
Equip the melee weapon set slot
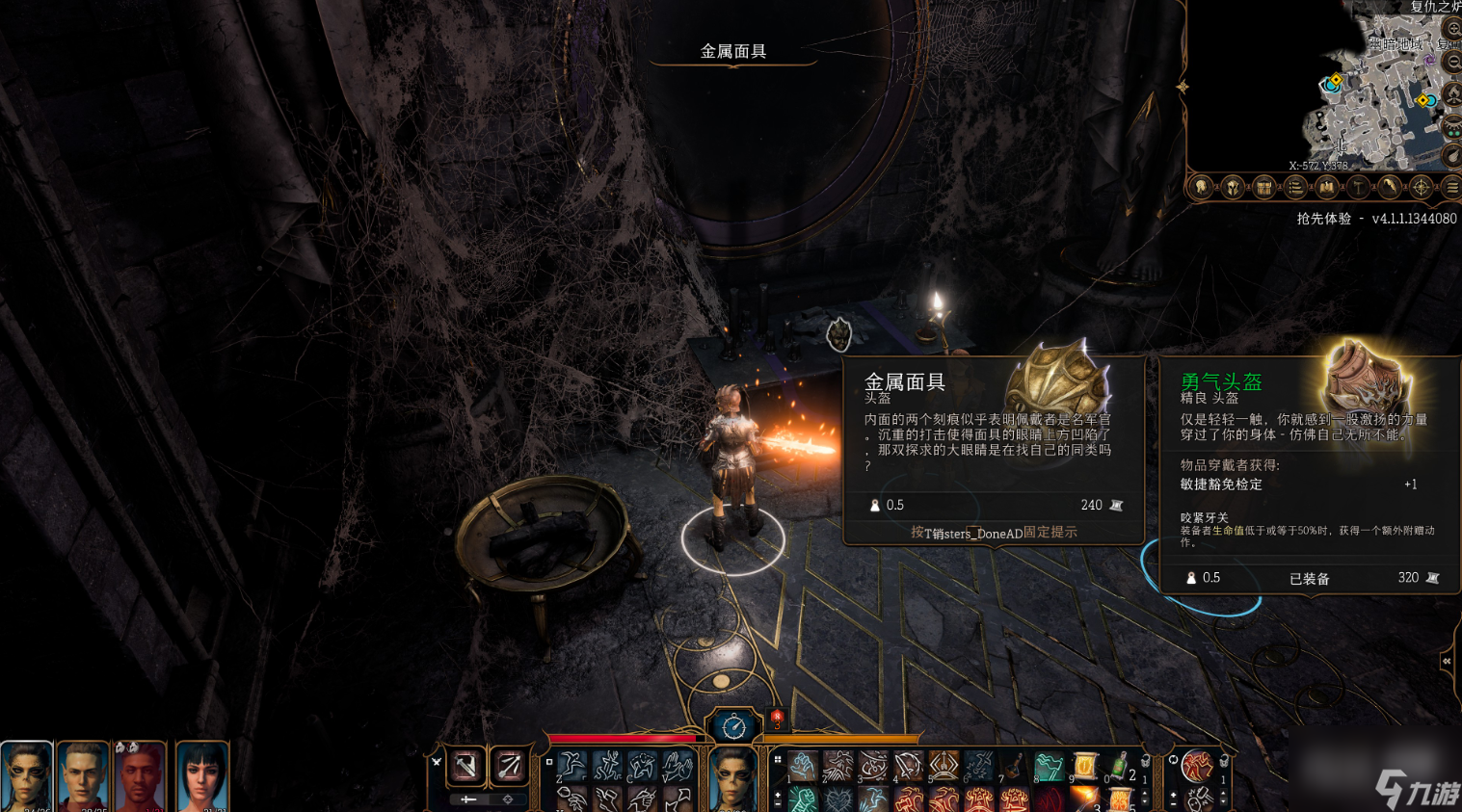tap(466, 767)
